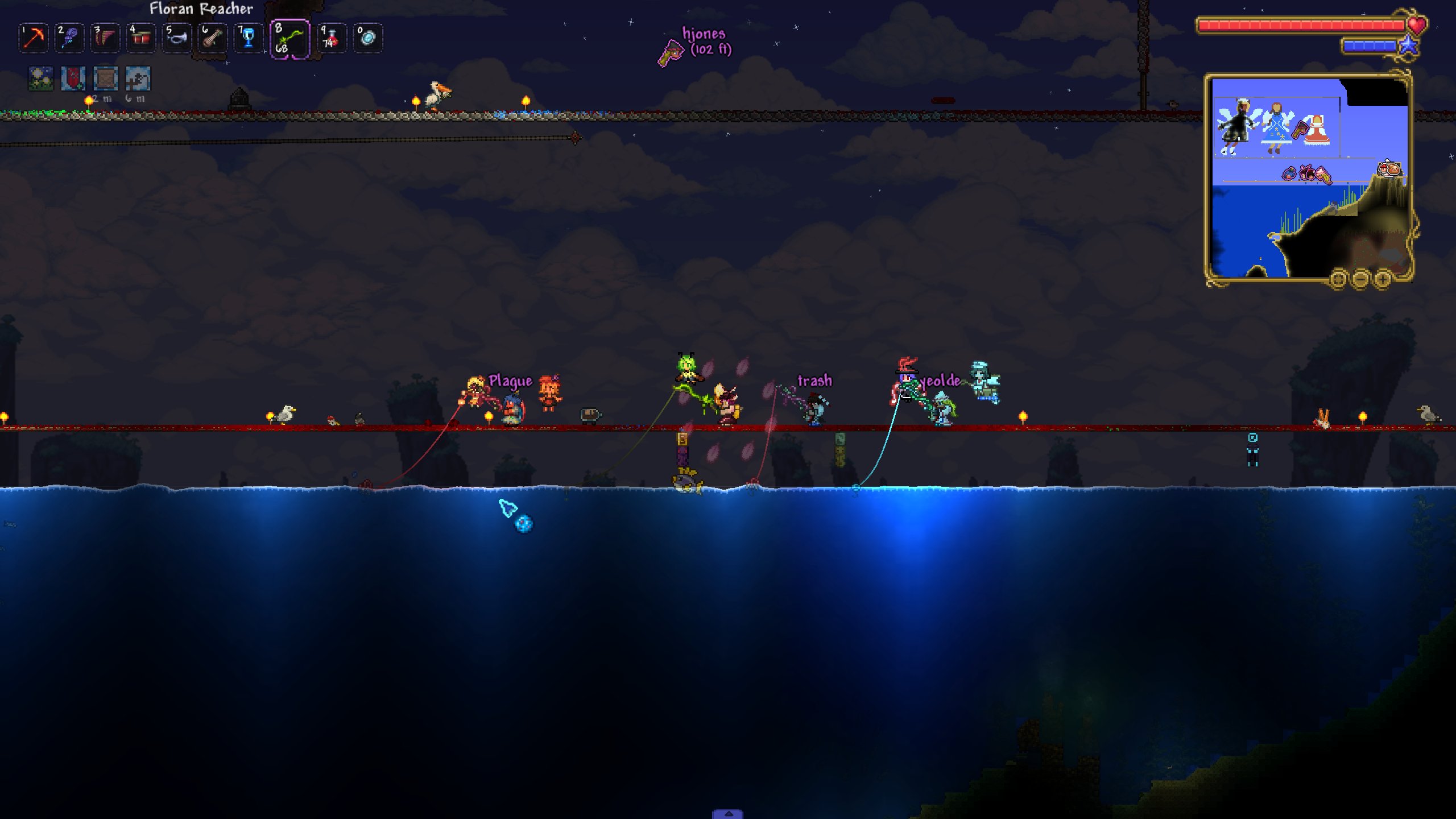Click the sunflower Happy buff icon
The height and width of the screenshot is (819, 1456).
click(x=41, y=78)
